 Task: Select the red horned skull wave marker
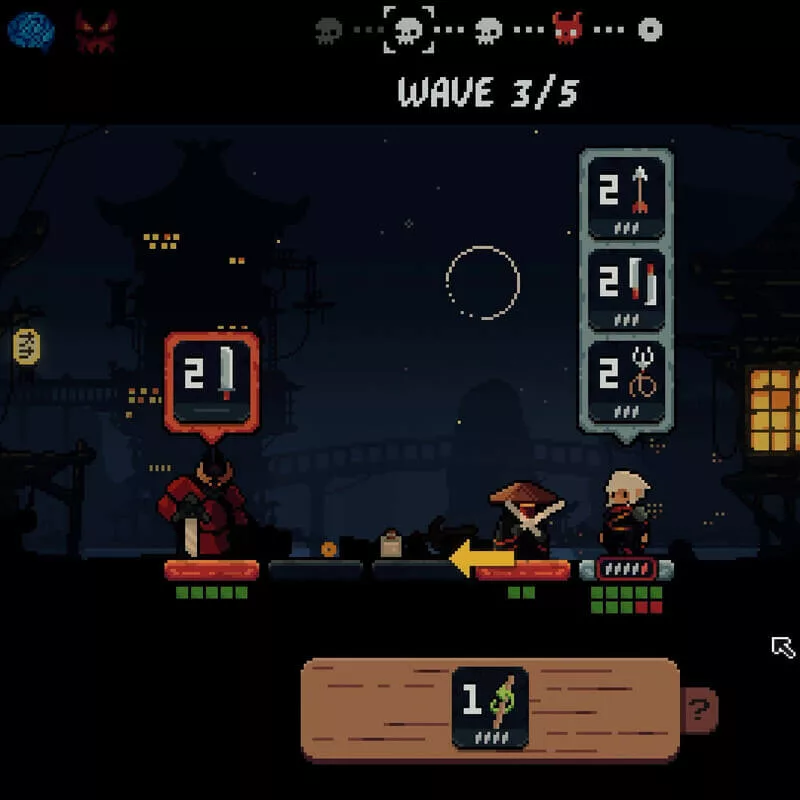point(568,29)
